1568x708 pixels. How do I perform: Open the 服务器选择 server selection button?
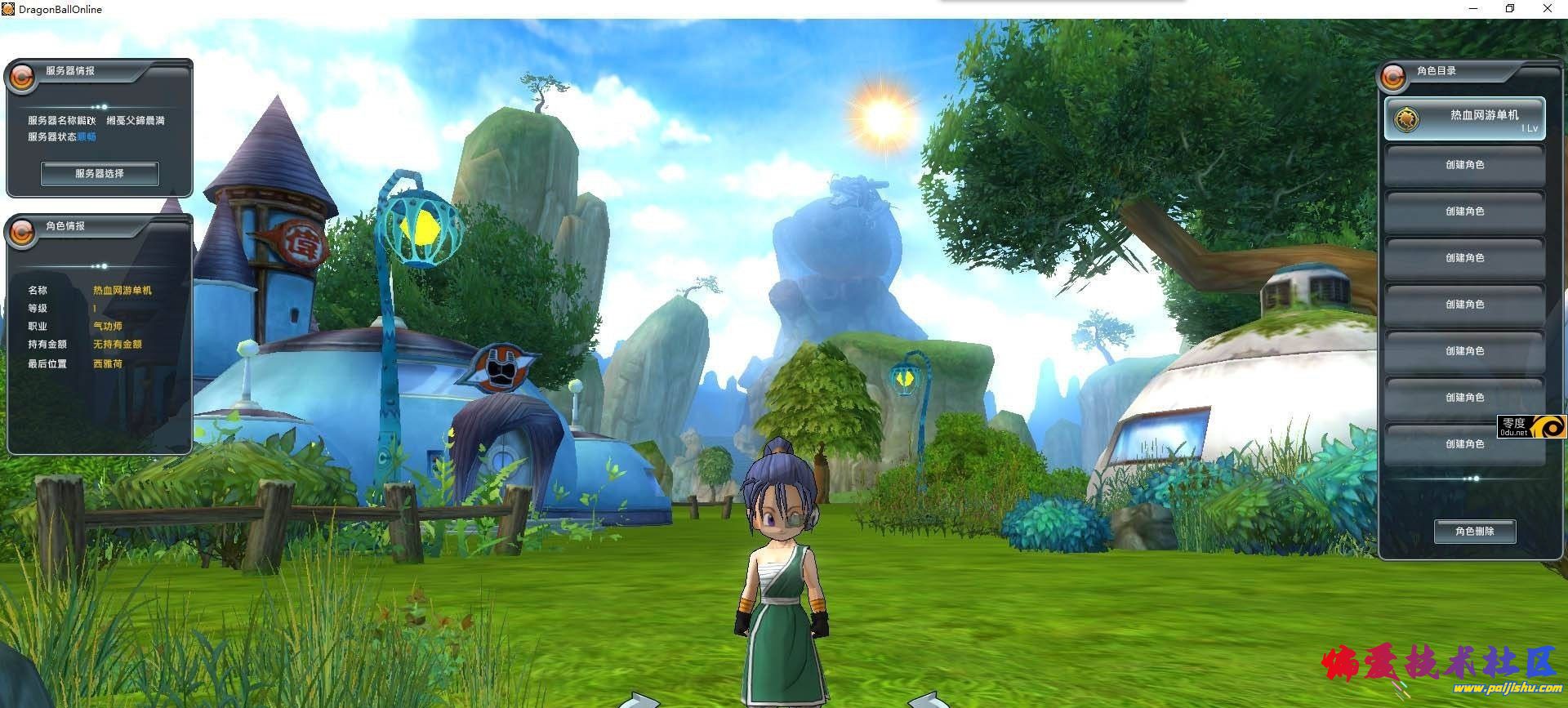tap(100, 173)
